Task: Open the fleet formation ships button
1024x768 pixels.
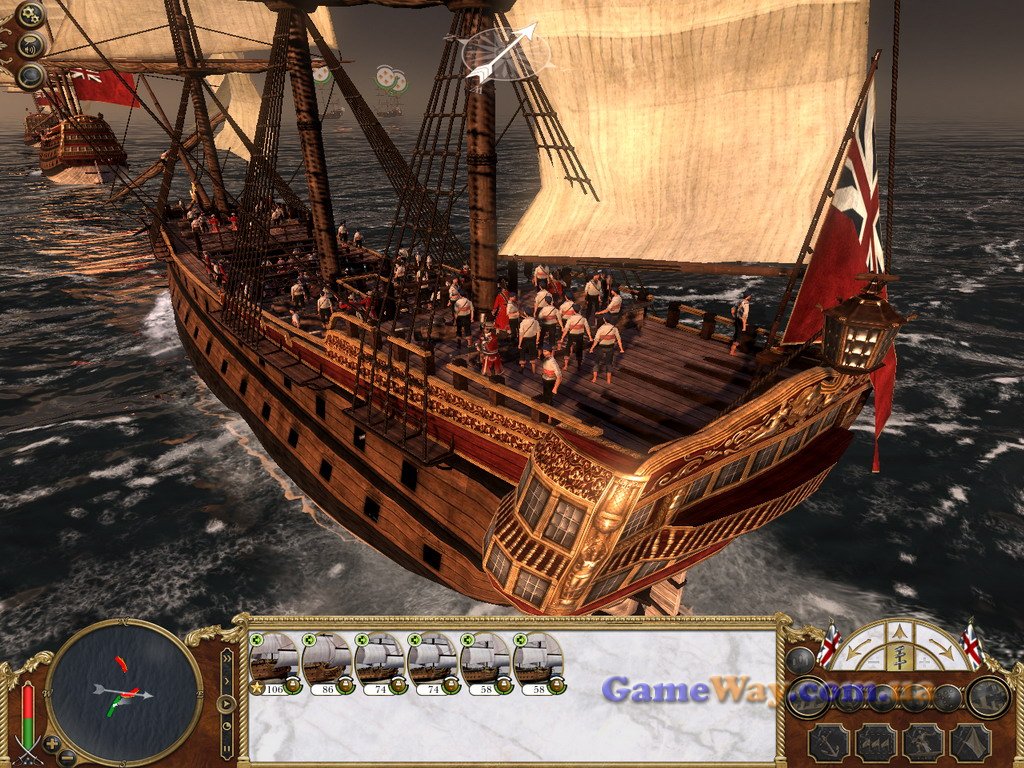Action: tap(876, 742)
